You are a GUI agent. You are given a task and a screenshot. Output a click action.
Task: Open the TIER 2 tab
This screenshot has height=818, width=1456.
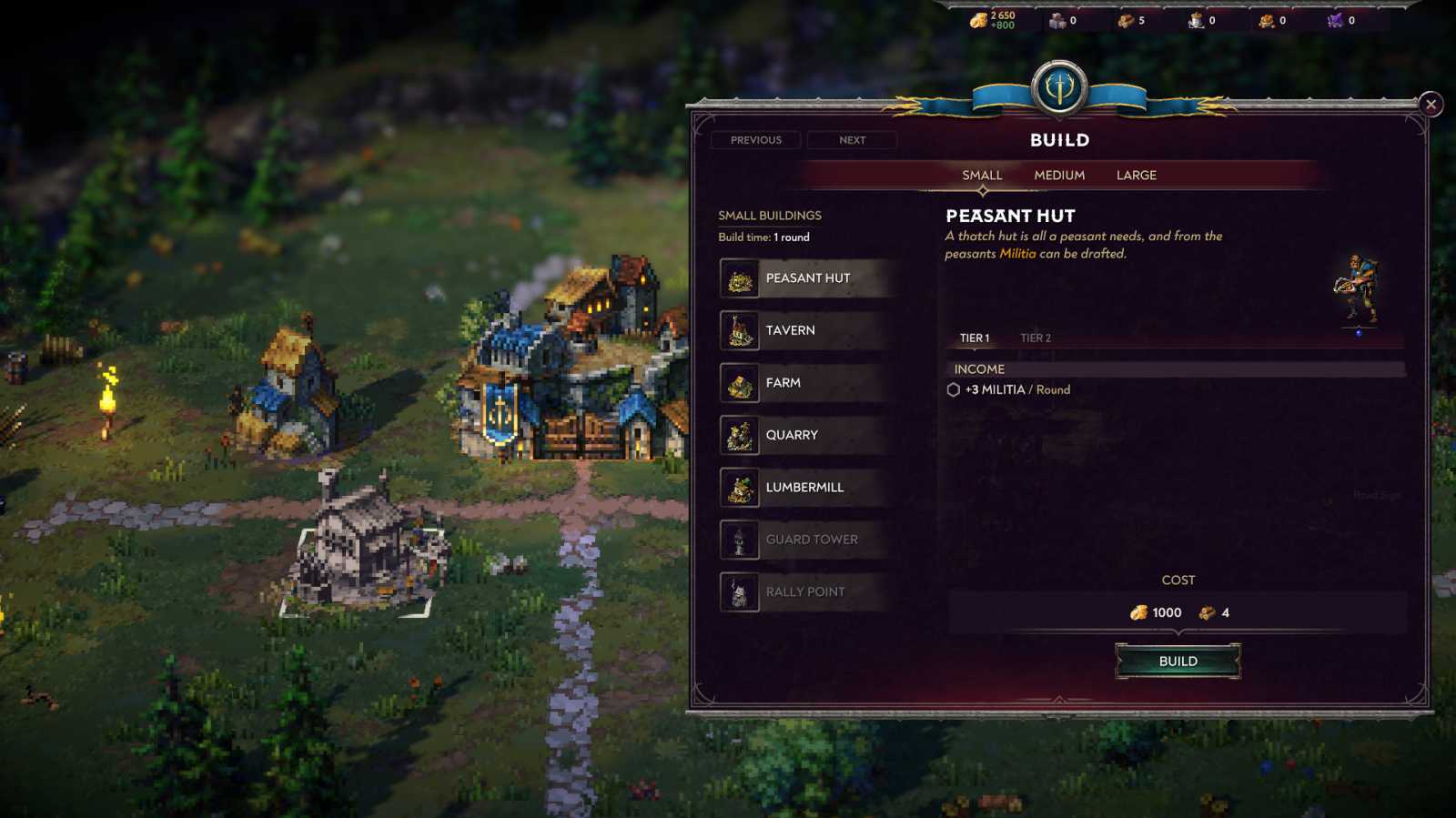click(1036, 338)
